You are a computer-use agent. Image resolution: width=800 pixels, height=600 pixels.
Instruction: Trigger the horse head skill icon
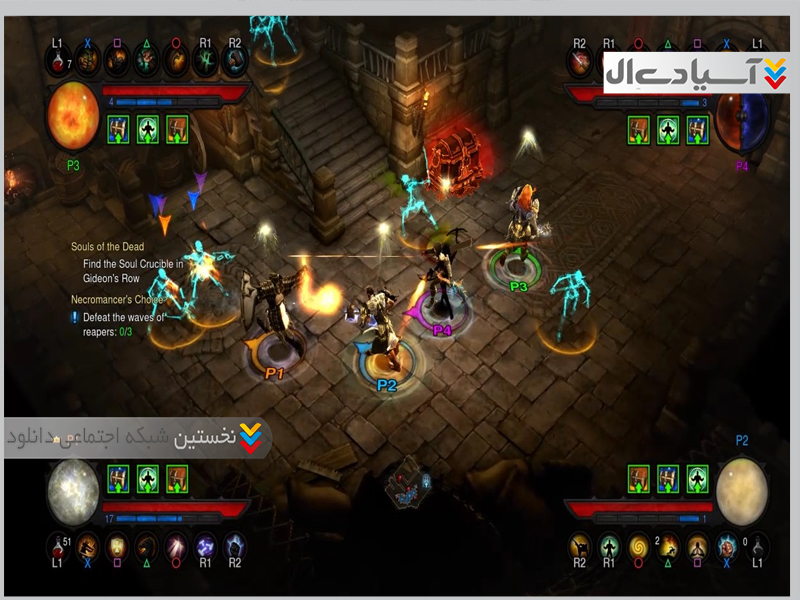point(147,546)
